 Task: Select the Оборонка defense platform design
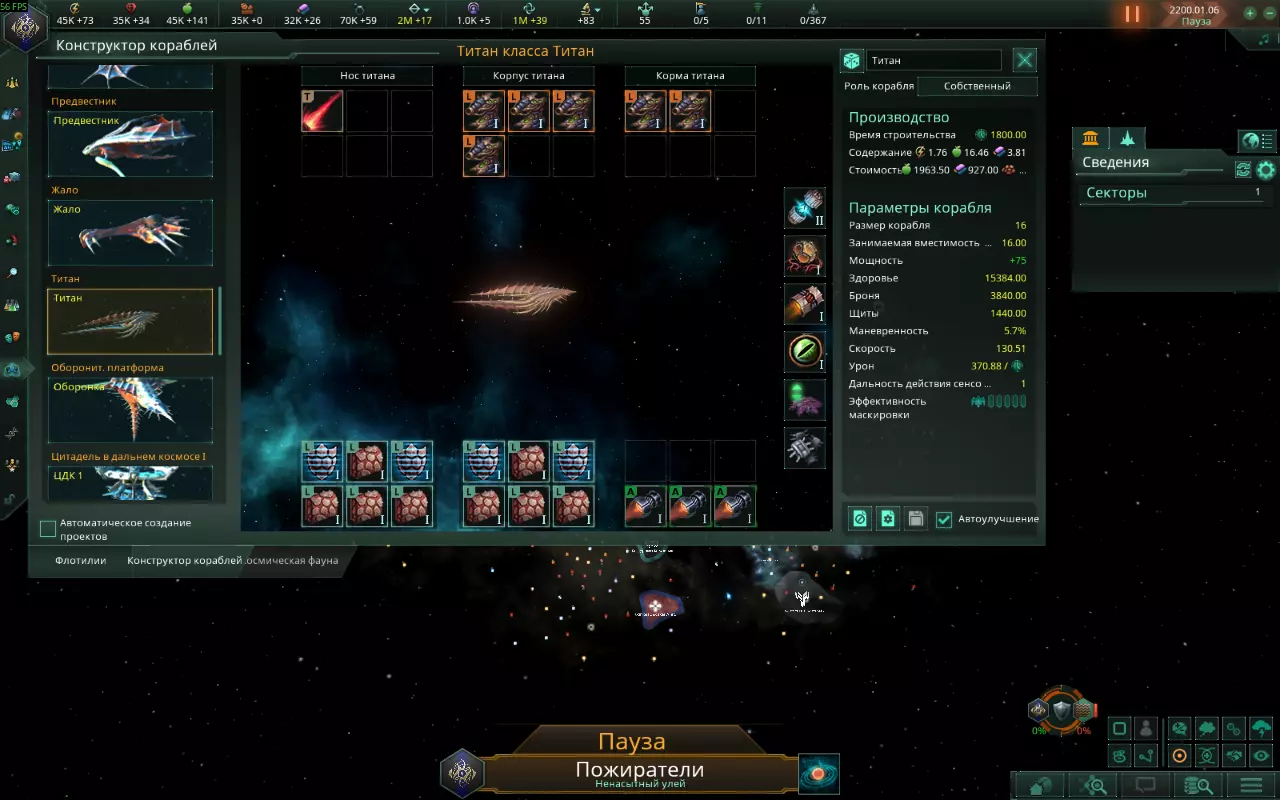coord(130,409)
